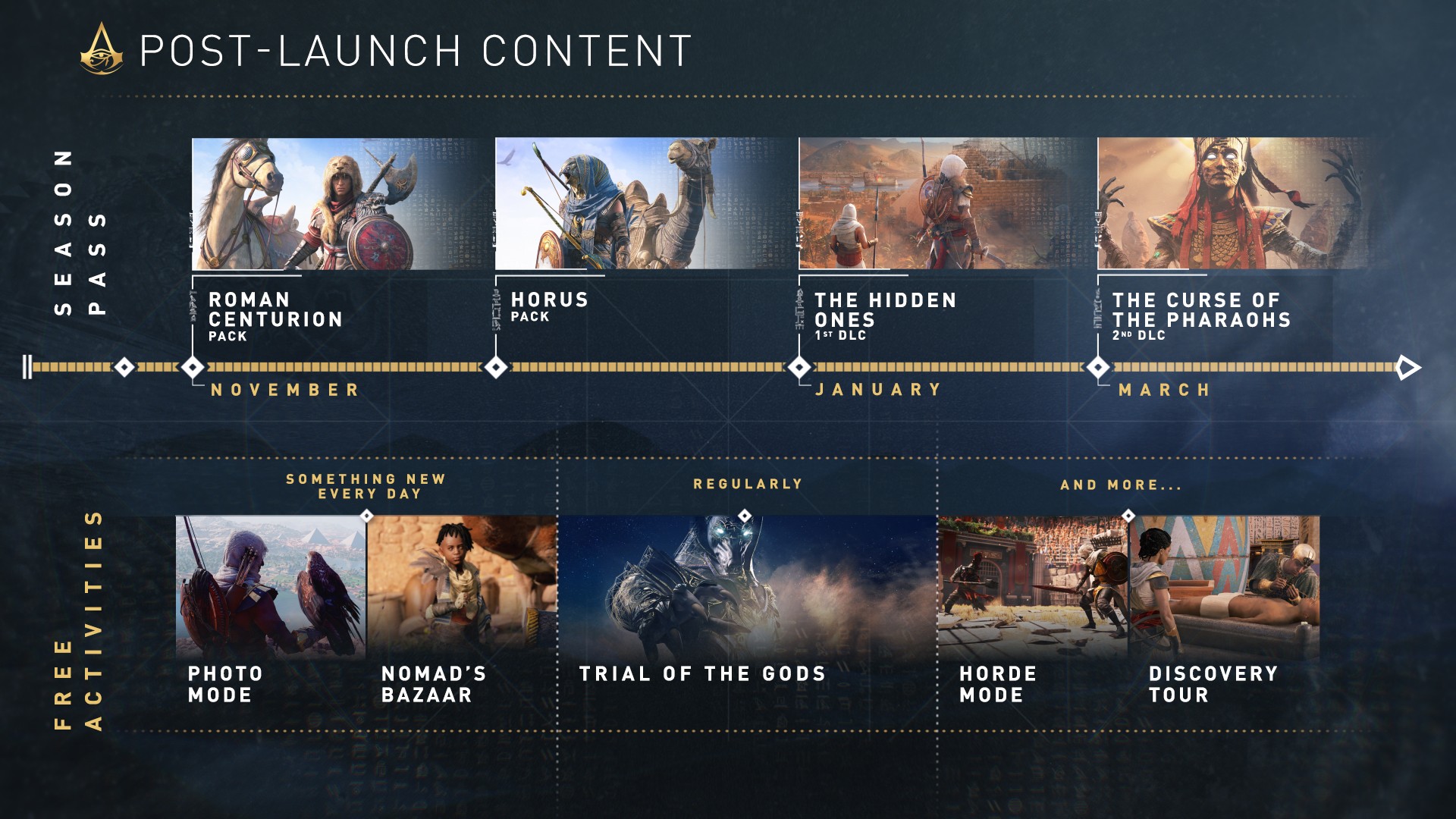This screenshot has width=1456, height=819.
Task: Click the Horus Pack timeline diamond
Action: point(496,368)
